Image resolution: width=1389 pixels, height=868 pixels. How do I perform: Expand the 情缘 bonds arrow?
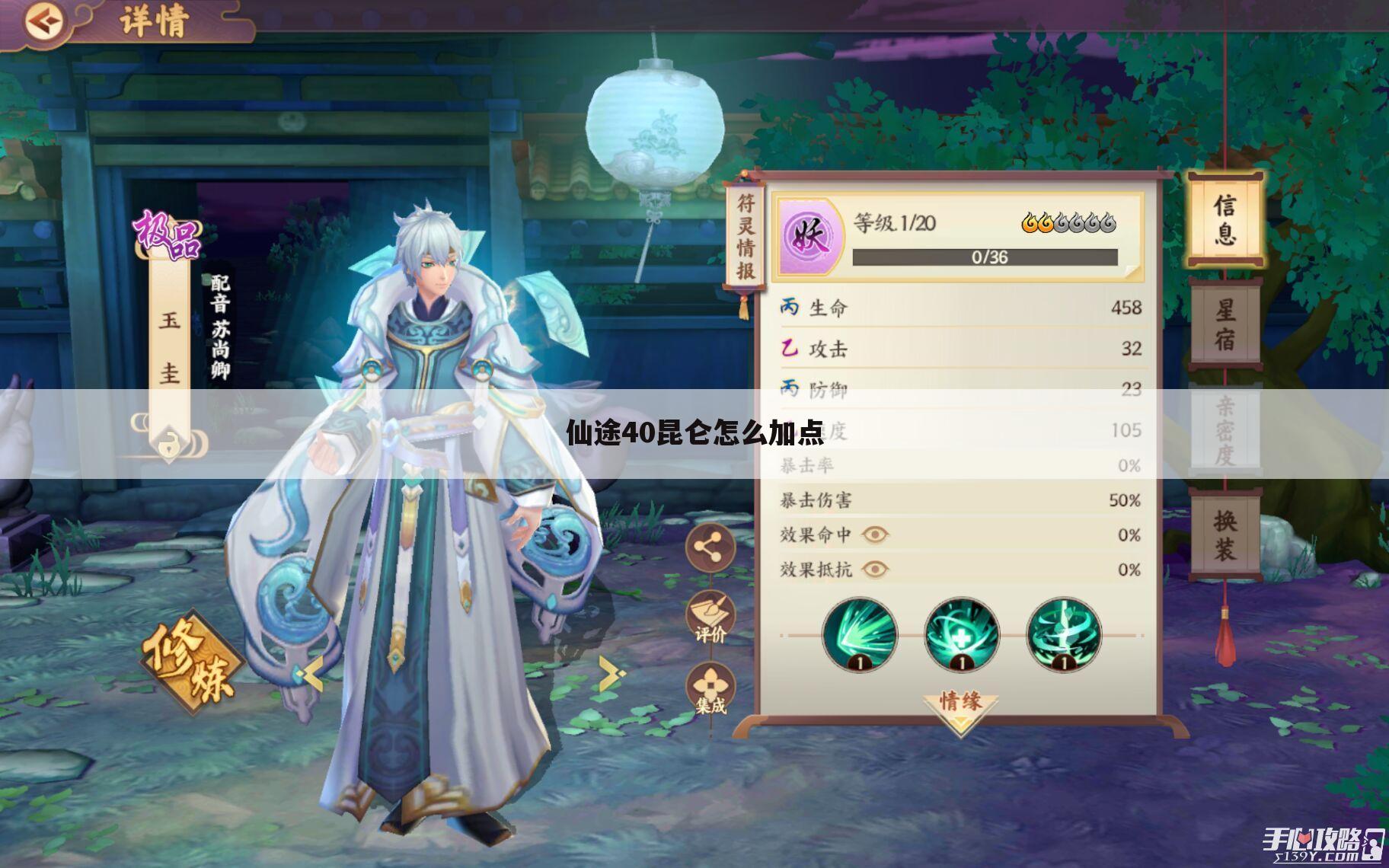[x=960, y=707]
